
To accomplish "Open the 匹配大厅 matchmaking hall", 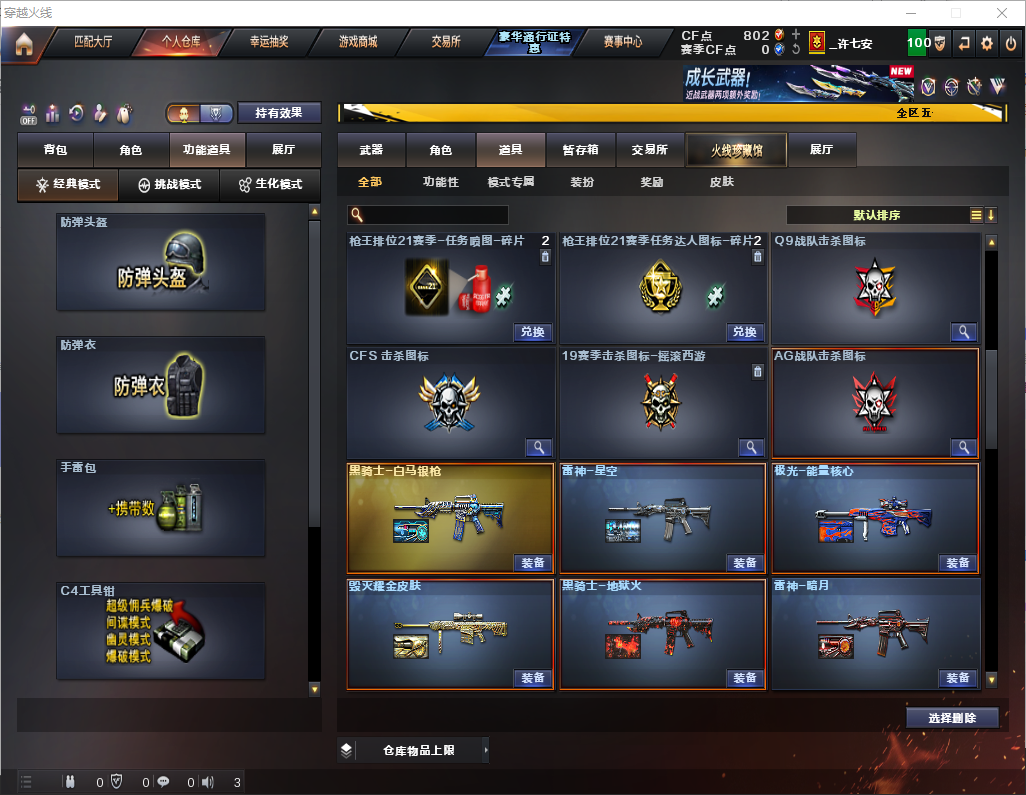I will (x=94, y=42).
